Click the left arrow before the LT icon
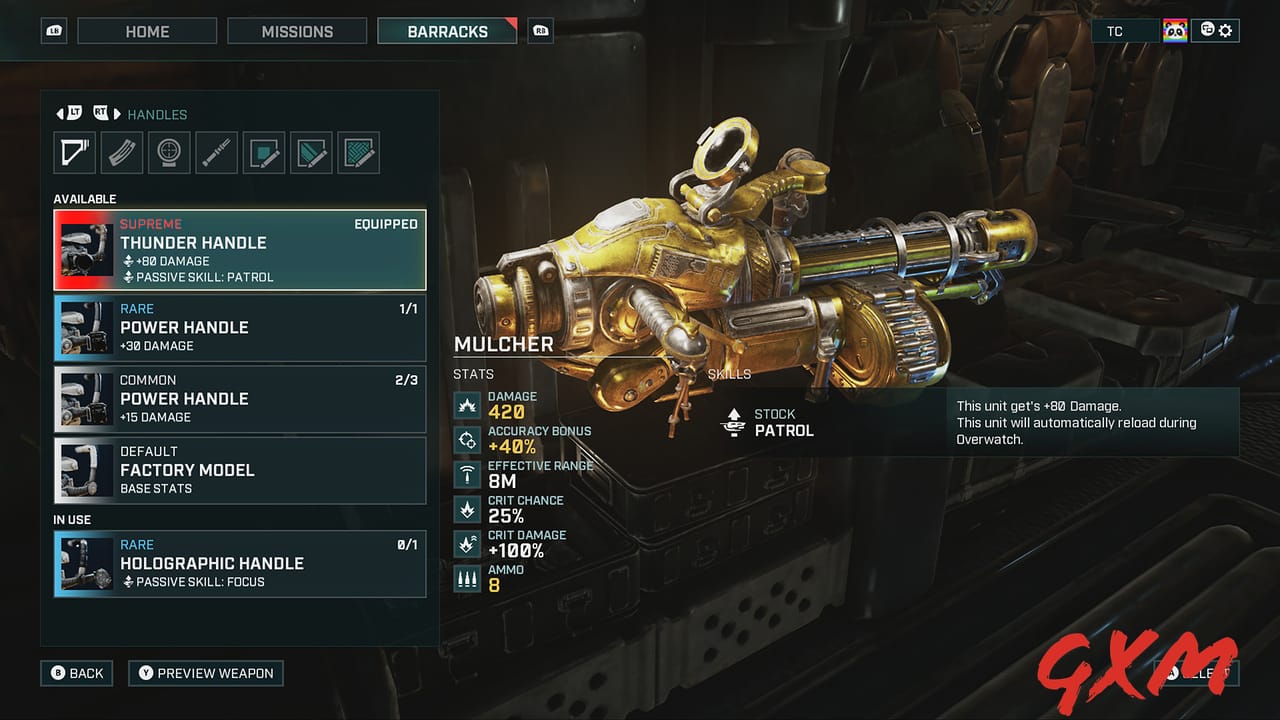1280x720 pixels. click(x=59, y=113)
